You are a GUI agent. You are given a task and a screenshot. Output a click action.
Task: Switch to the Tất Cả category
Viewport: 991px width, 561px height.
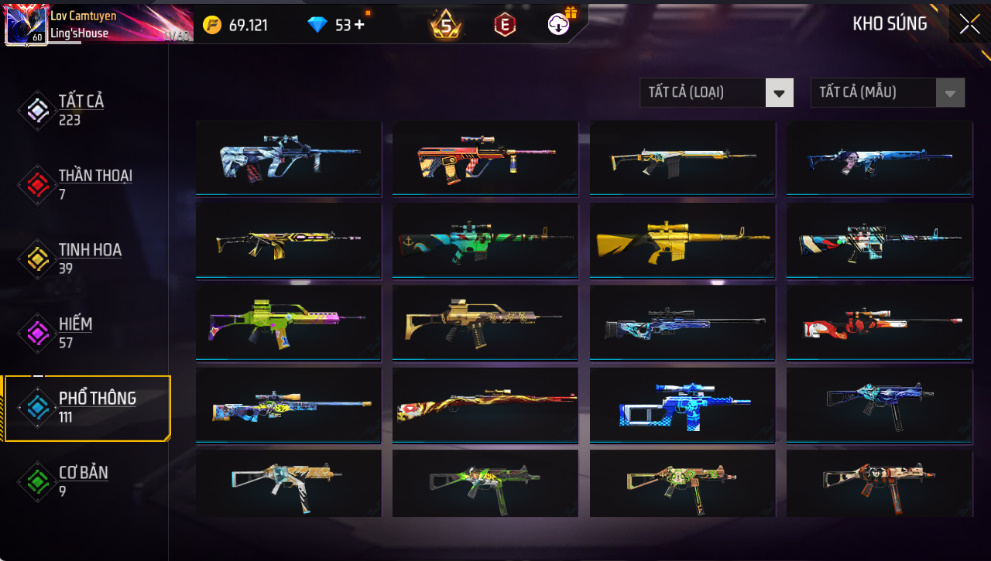click(80, 110)
